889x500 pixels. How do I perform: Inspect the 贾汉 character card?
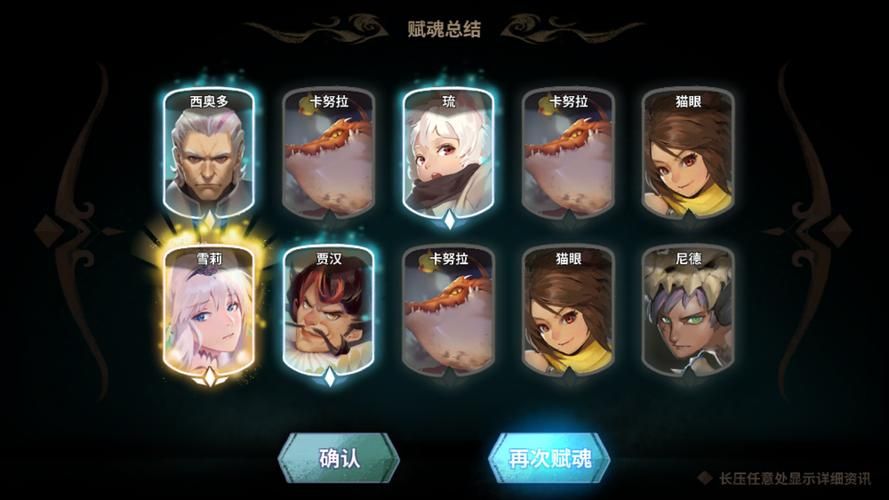(x=328, y=311)
